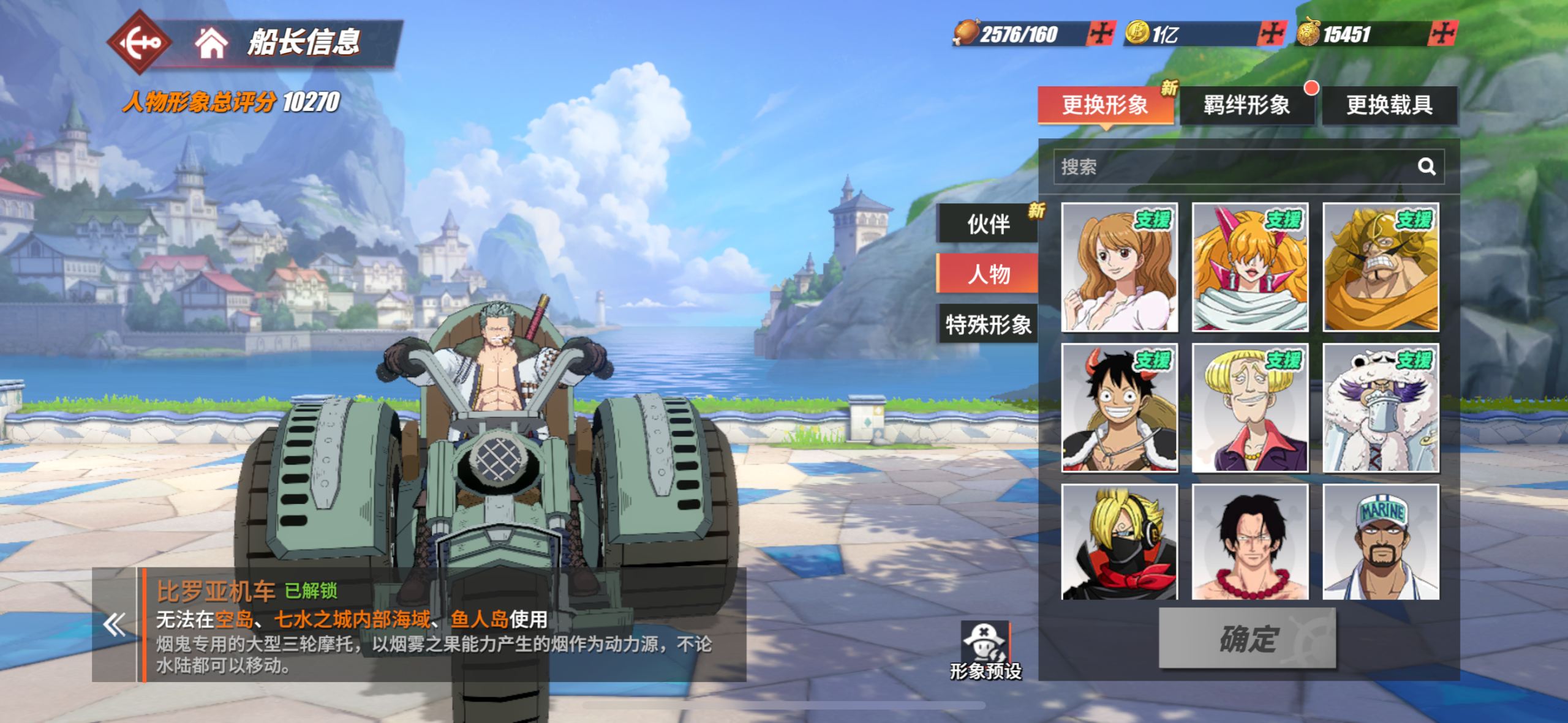Screen dimensions: 1568x723
Task: Select the 人物 category
Action: [x=988, y=274]
